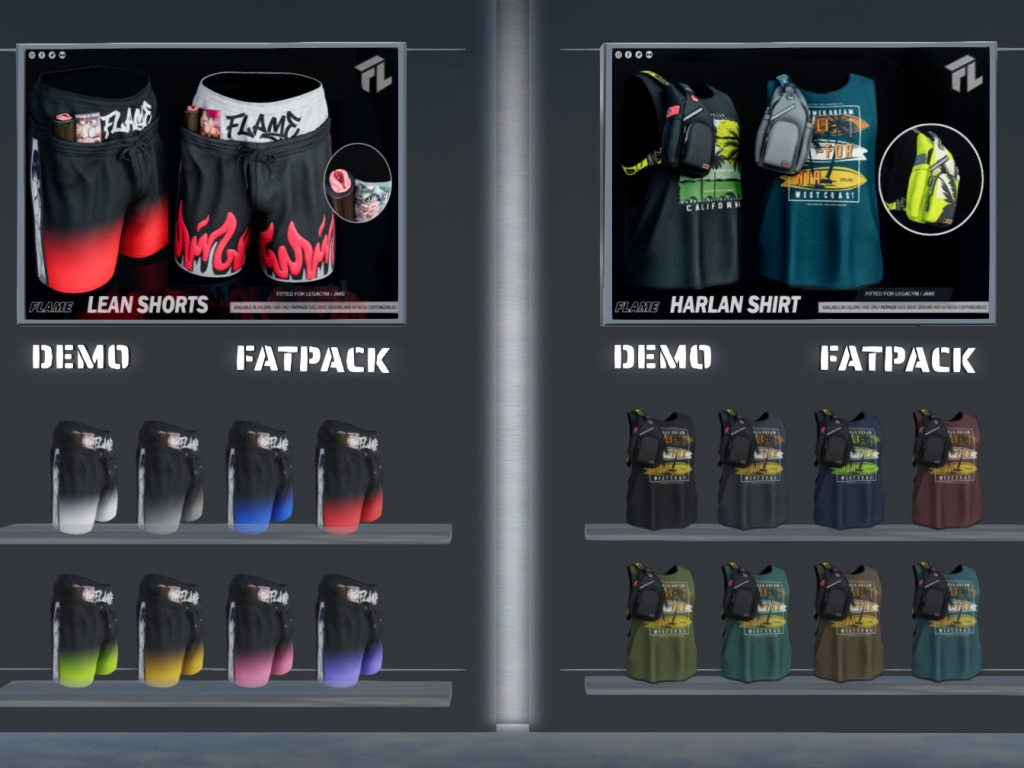1024x768 pixels.
Task: Choose the yellow fade Lean Shorts
Action: (171, 629)
